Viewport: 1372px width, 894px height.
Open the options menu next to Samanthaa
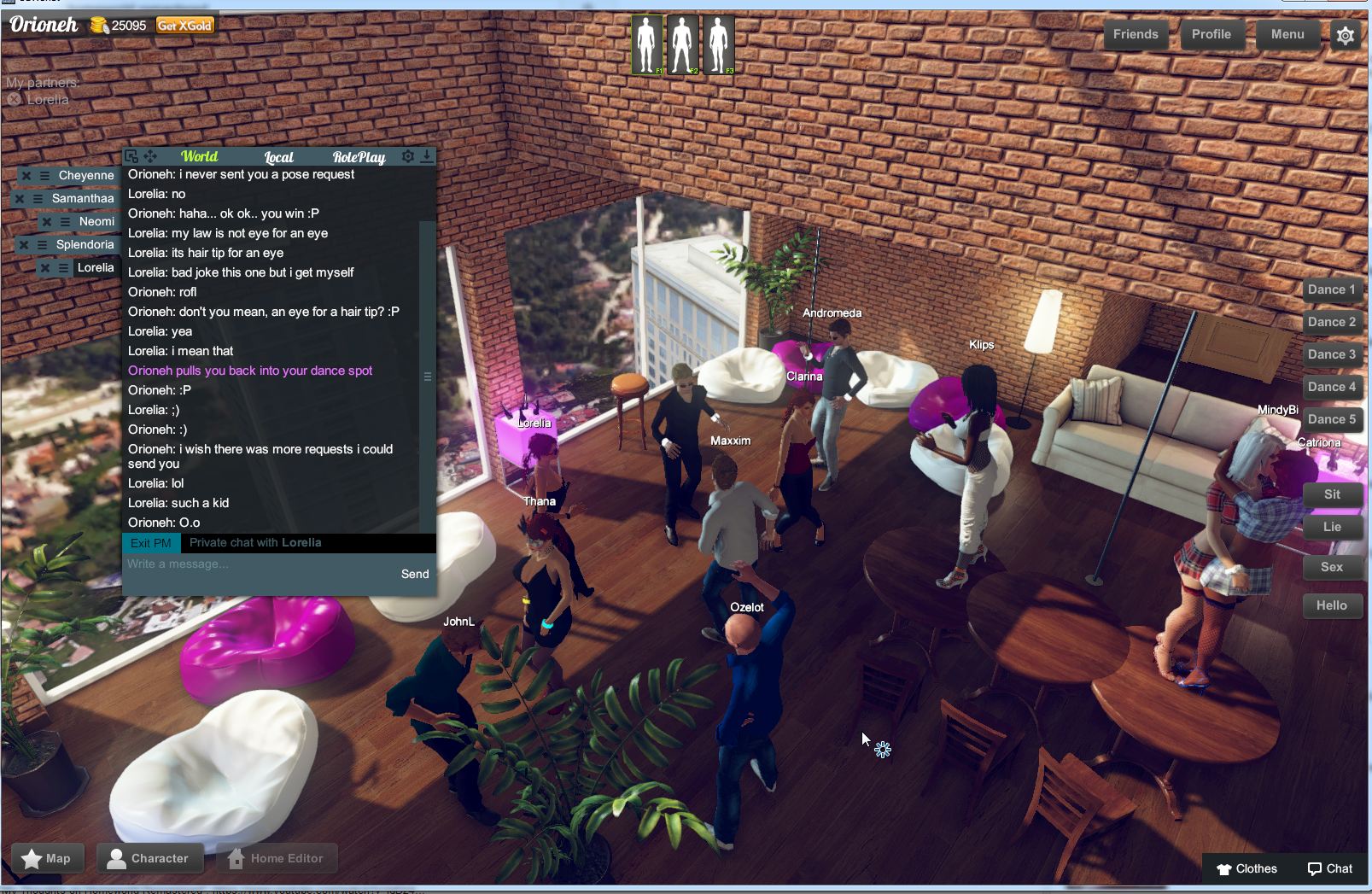(38, 198)
